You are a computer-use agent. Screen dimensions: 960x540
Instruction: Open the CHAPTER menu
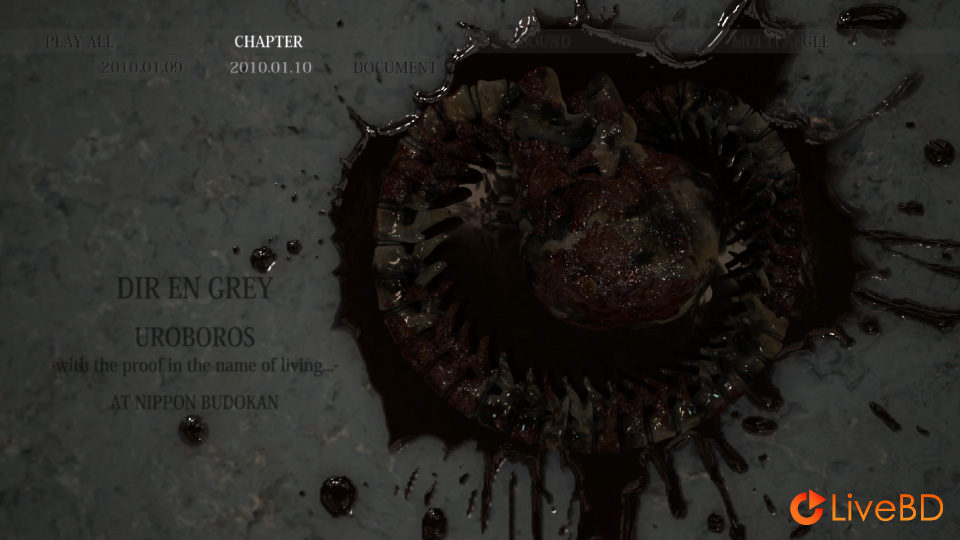coord(268,42)
